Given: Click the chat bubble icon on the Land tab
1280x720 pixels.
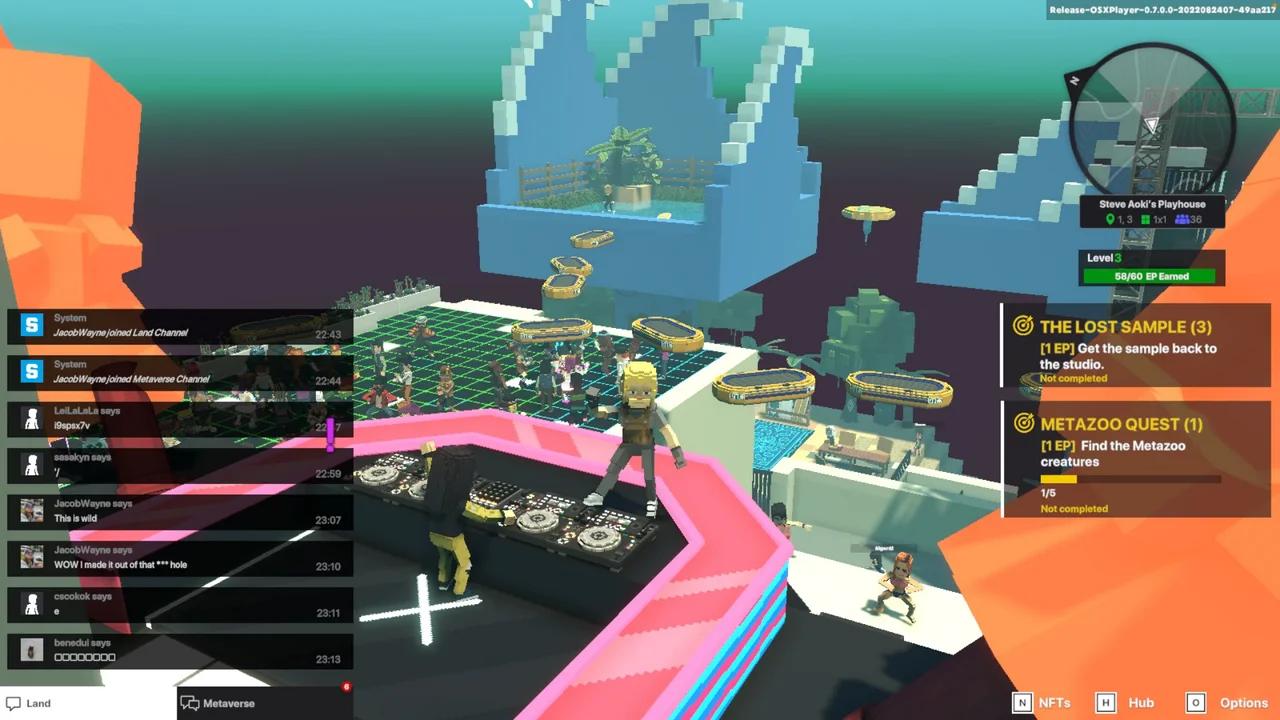Looking at the screenshot, I should [x=12, y=703].
